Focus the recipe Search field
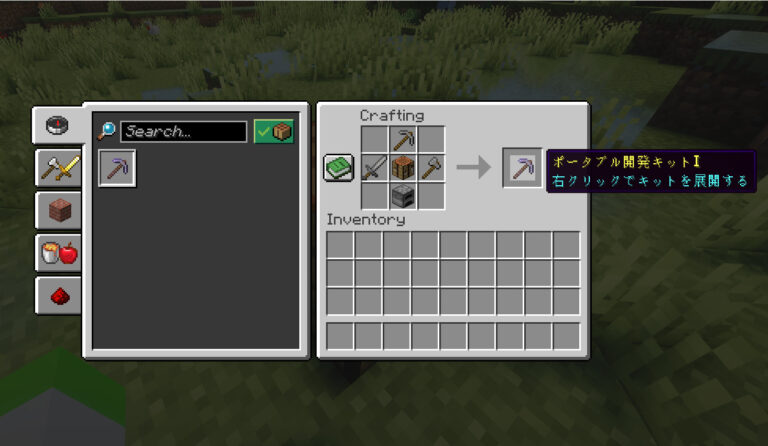 tap(184, 131)
